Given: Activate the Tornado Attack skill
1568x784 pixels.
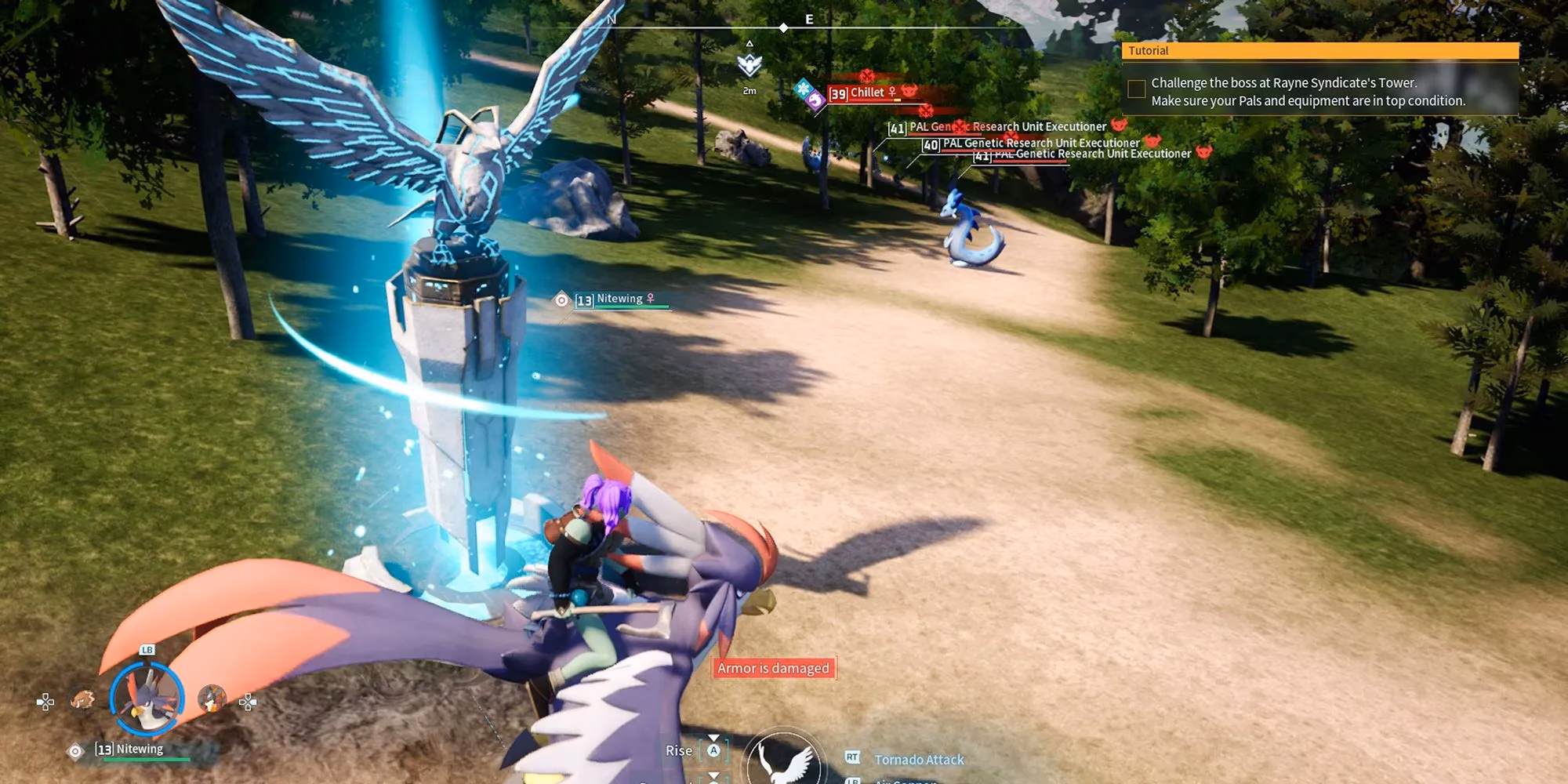Looking at the screenshot, I should pos(918,759).
